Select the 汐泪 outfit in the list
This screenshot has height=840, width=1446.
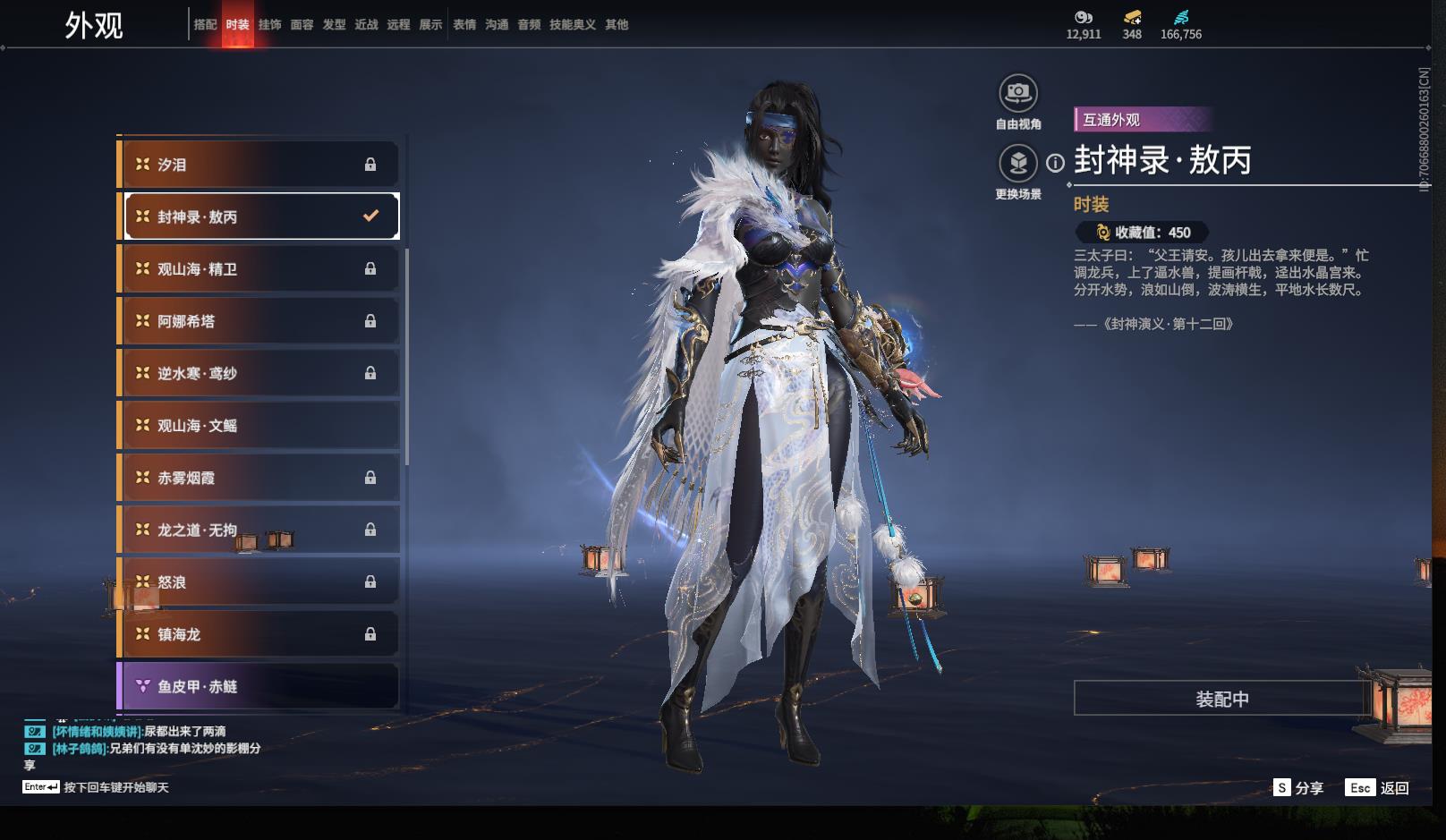click(259, 165)
